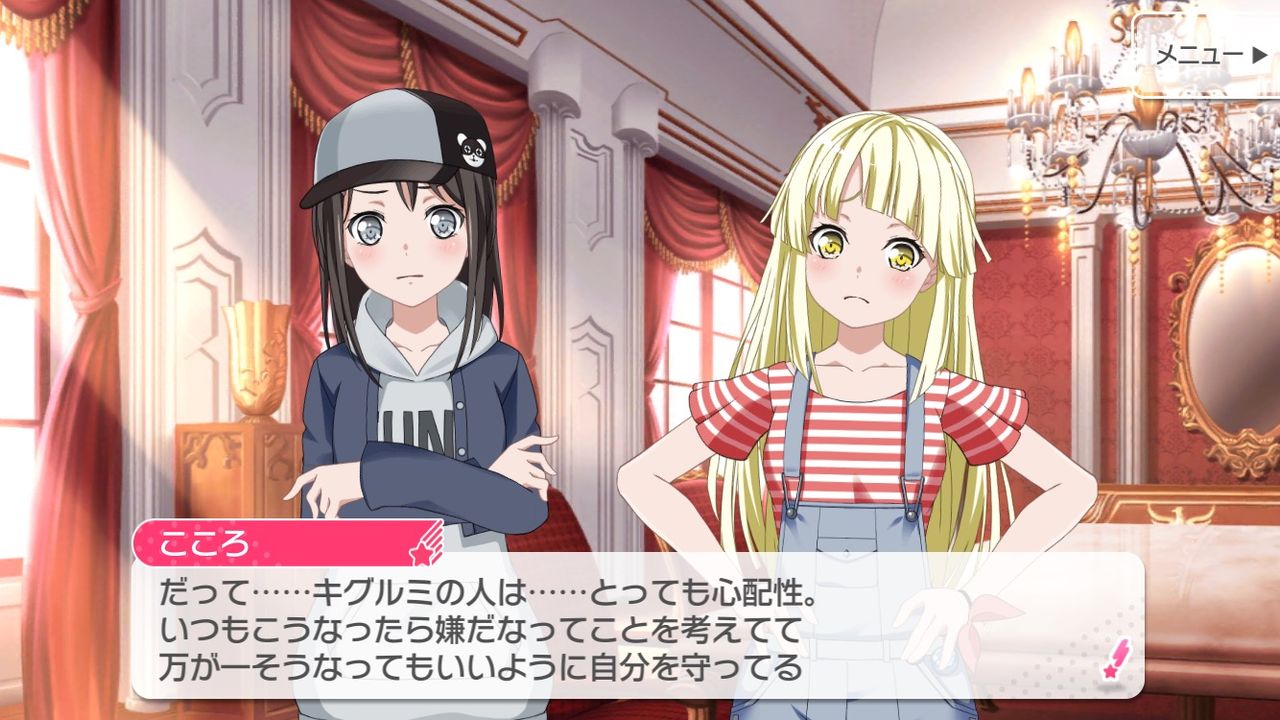
Task: Open the メニュー panel
Action: click(x=1200, y=56)
